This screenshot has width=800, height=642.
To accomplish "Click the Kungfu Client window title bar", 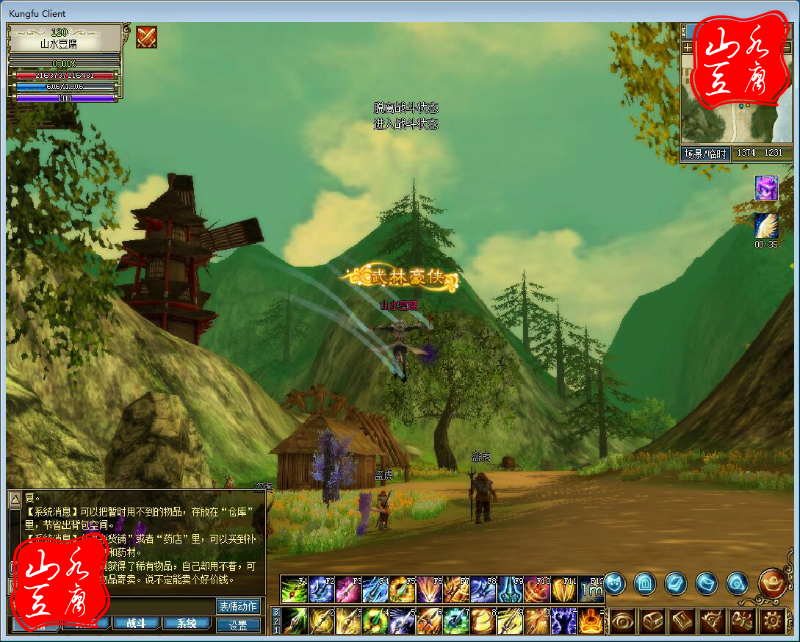I will [400, 10].
